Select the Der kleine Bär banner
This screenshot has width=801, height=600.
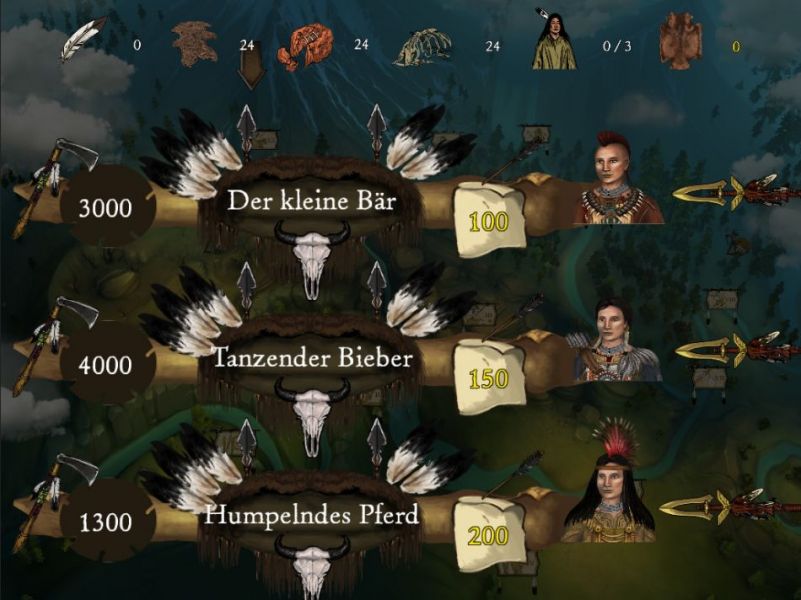click(x=312, y=201)
